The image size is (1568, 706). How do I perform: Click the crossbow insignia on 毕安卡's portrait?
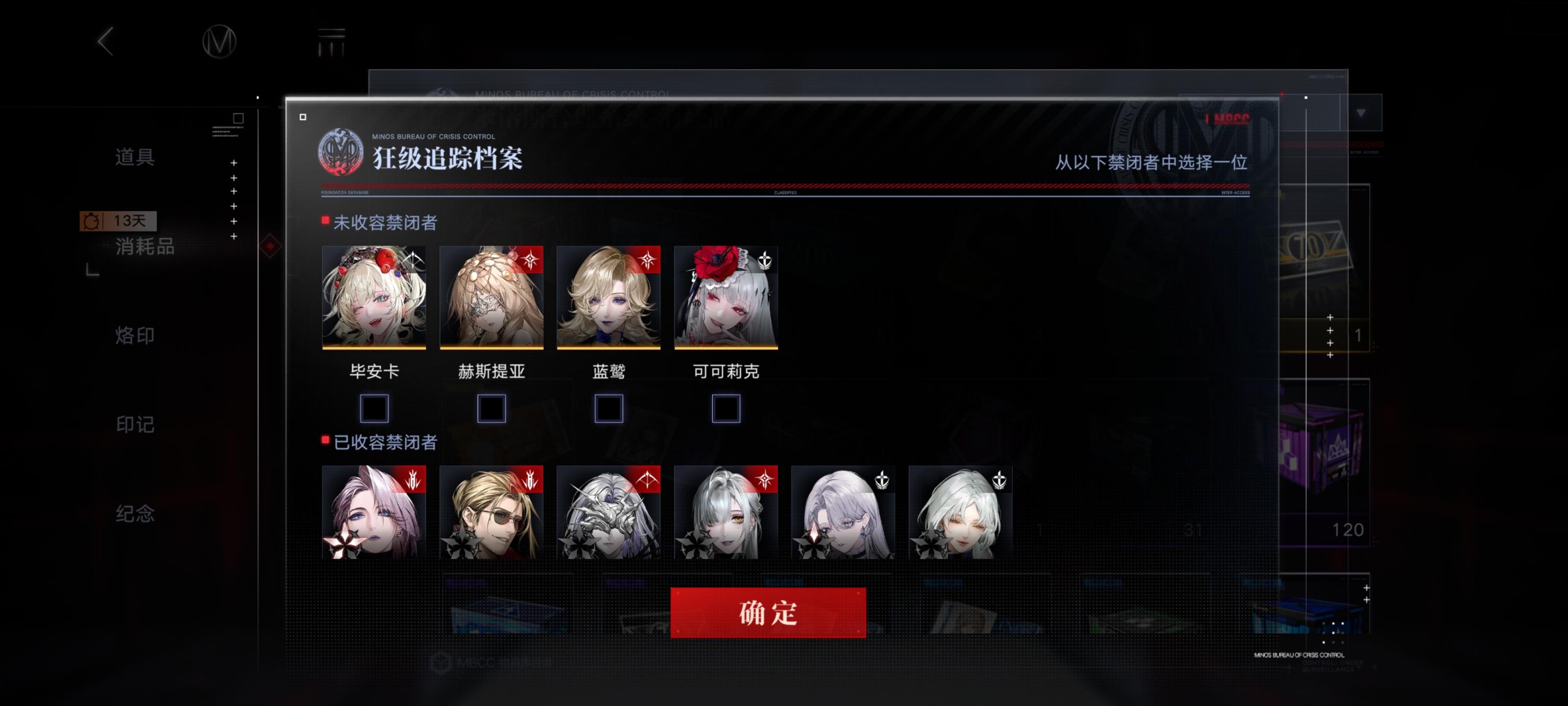pyautogui.click(x=414, y=259)
